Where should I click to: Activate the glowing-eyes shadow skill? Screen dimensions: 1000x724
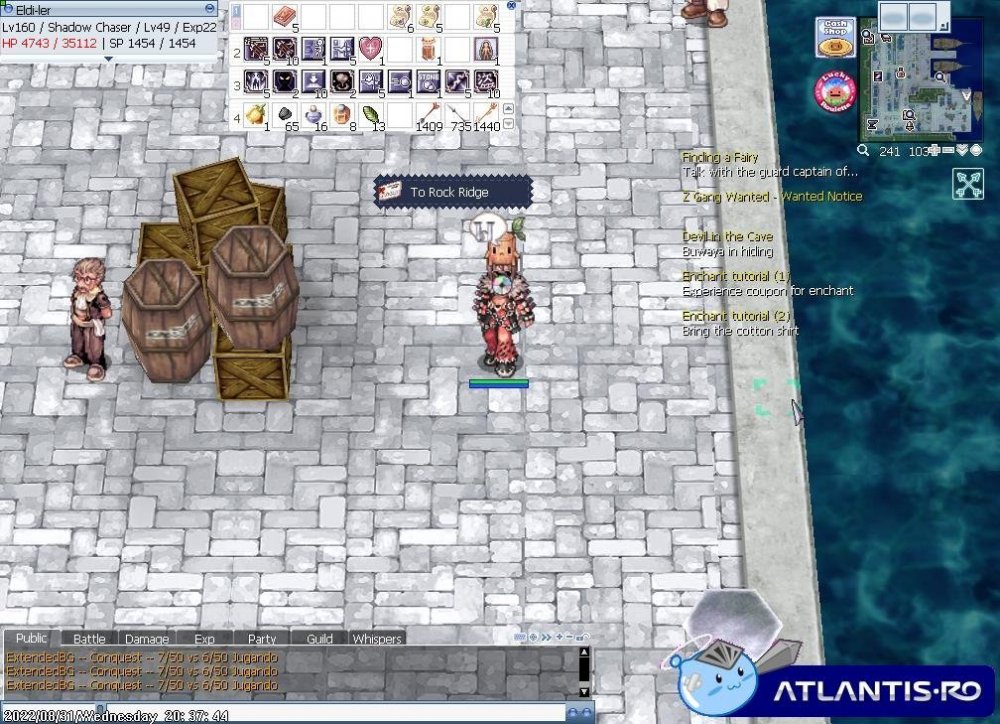pos(285,81)
